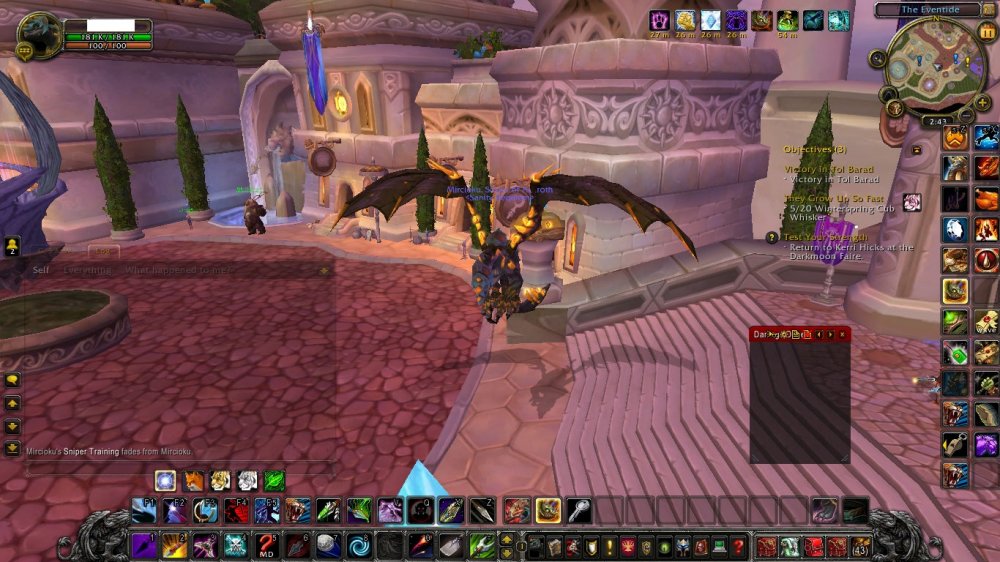
Task: Activate the MD Misdirection ability slot
Action: pyautogui.click(x=266, y=546)
